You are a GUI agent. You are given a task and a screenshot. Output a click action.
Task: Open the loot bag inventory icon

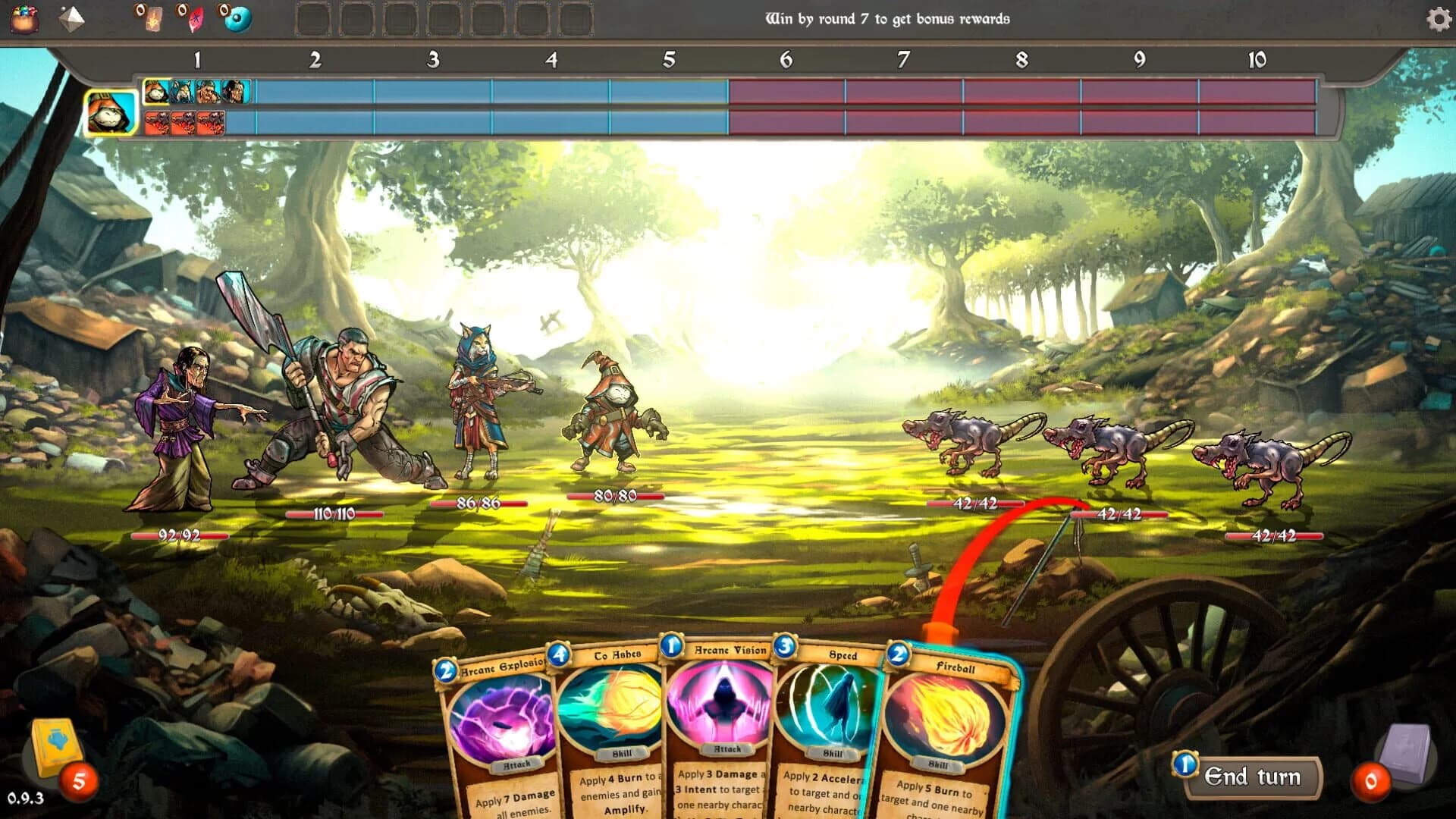(x=25, y=19)
